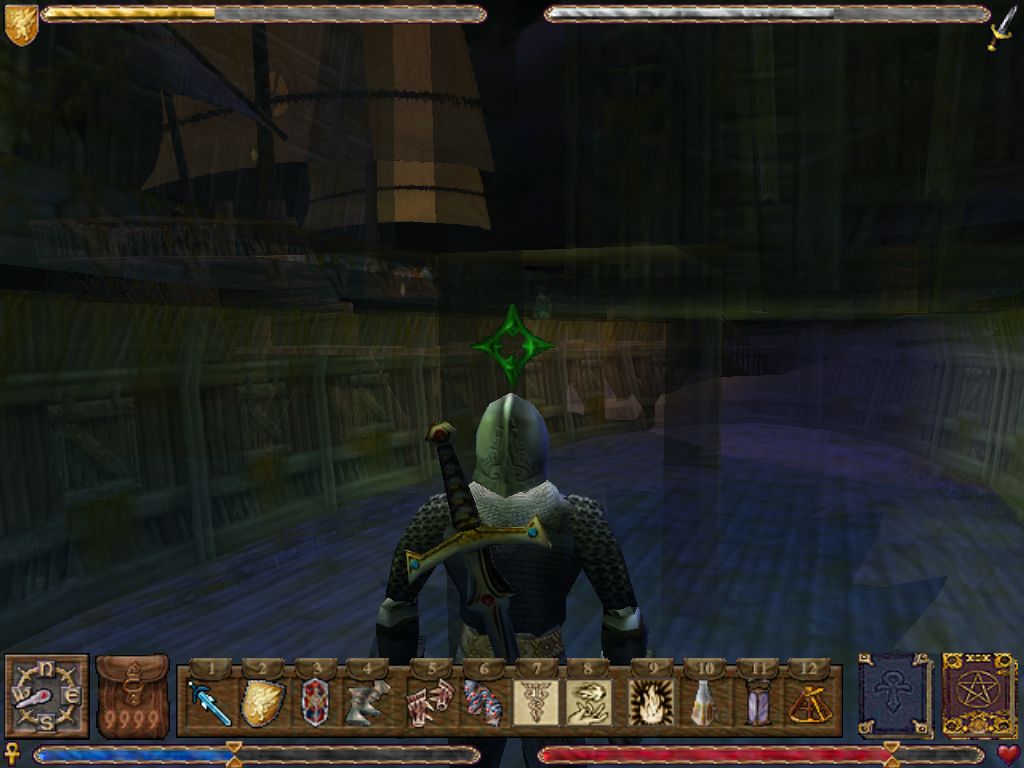Activate the hand-and-flame spell in slot 8
The image size is (1024, 768).
point(588,703)
